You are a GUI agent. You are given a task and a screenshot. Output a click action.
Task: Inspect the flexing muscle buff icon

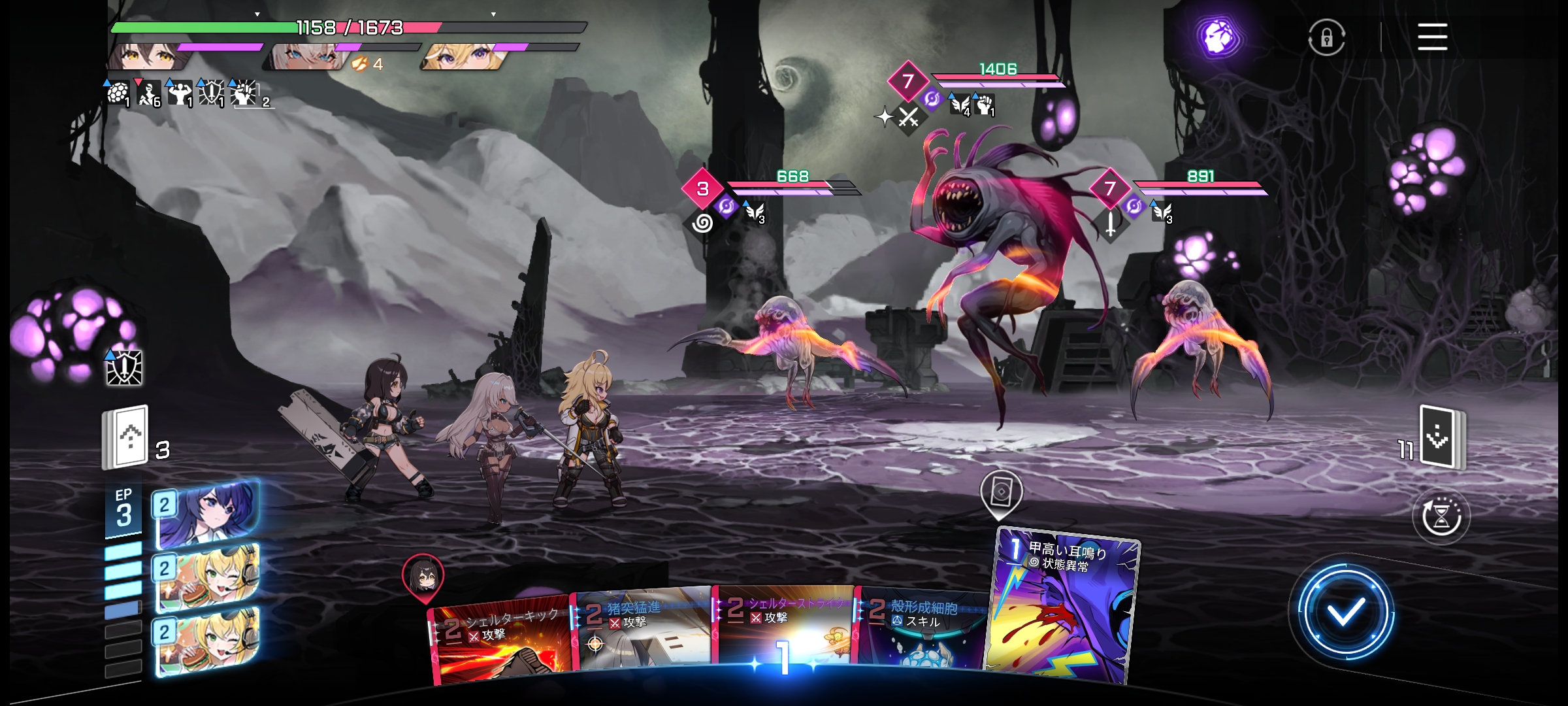(x=179, y=94)
